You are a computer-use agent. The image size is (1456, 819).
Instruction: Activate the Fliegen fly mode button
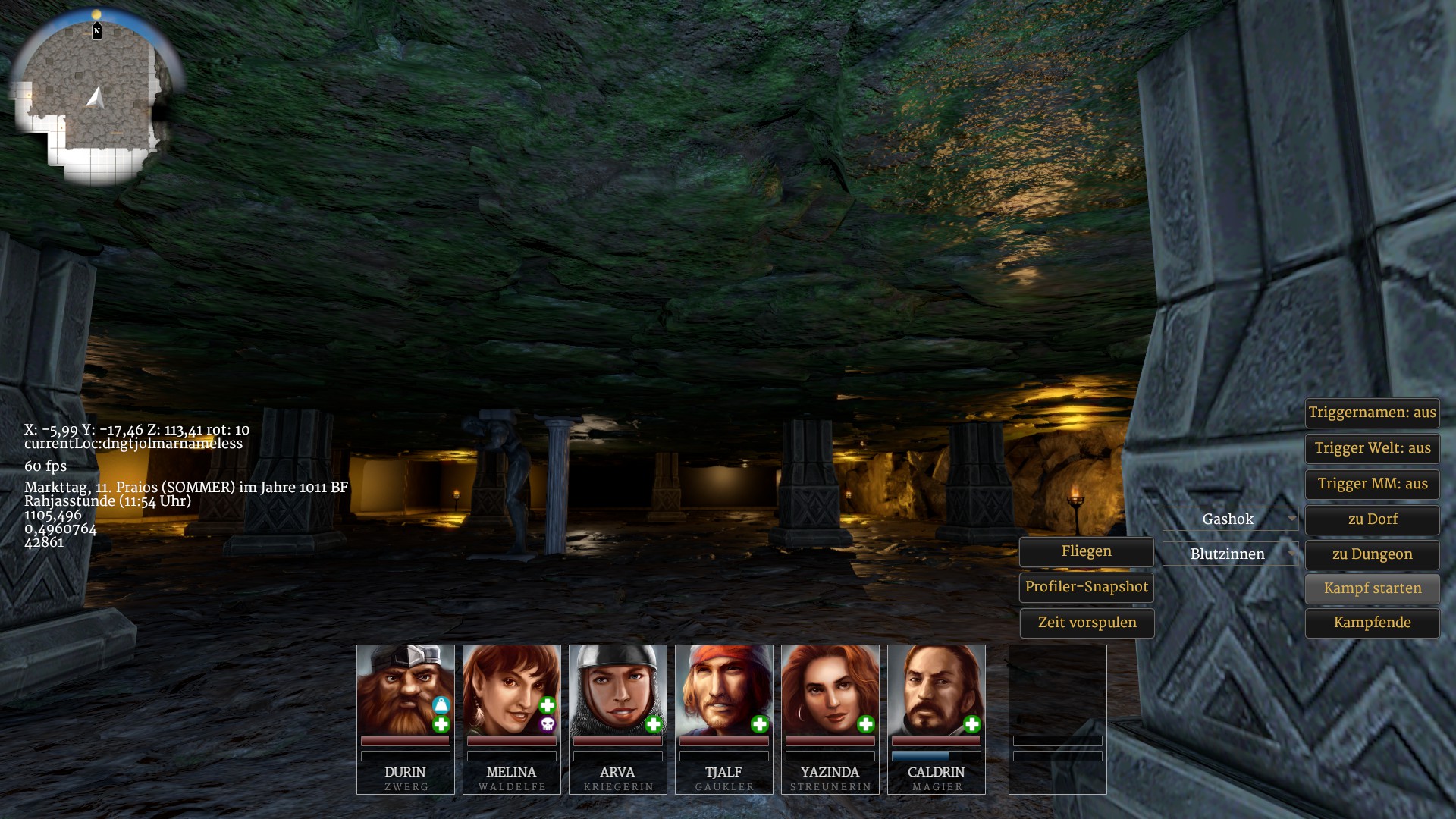coord(1086,551)
